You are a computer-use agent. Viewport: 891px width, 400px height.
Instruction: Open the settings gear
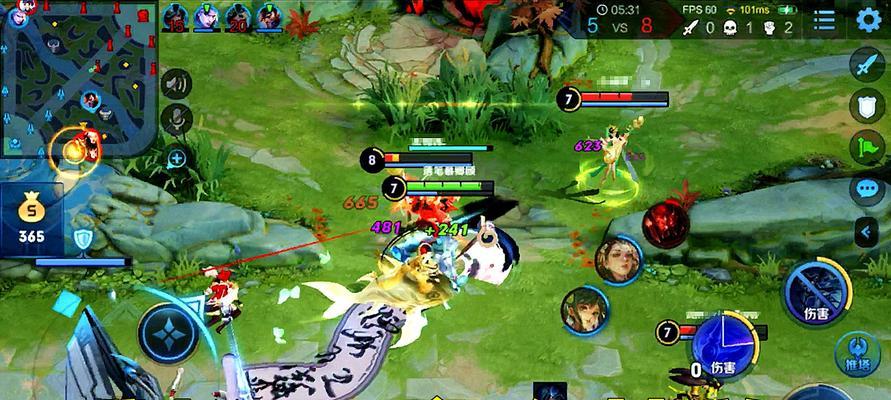tap(867, 19)
